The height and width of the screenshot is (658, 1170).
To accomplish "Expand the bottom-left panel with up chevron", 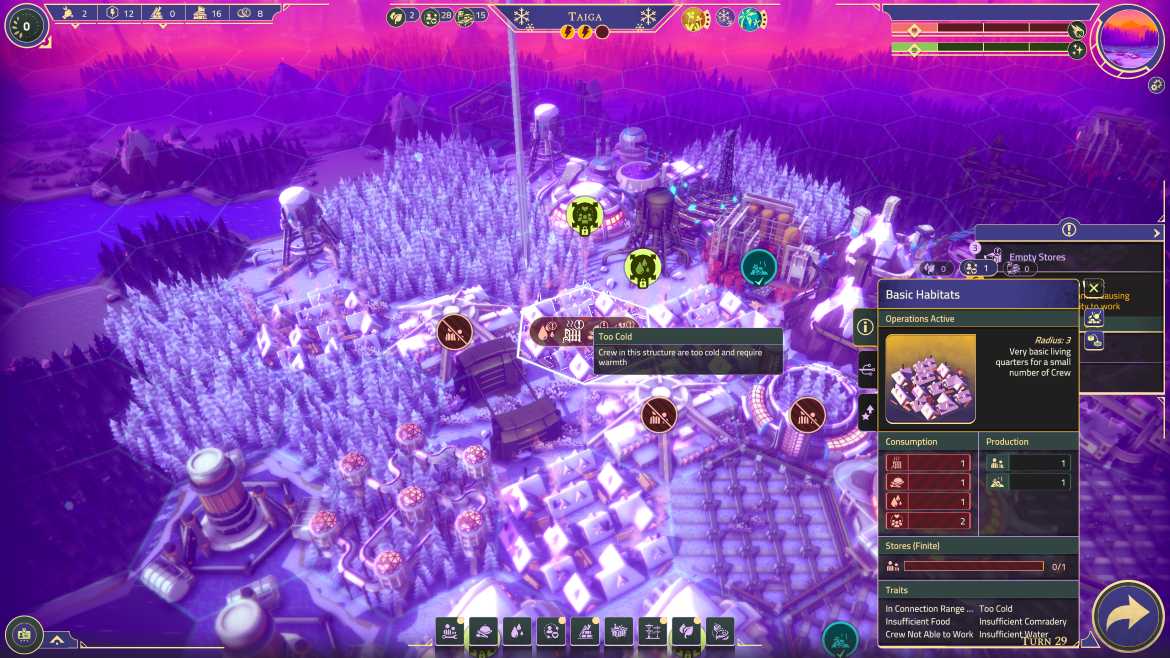I will click(58, 639).
